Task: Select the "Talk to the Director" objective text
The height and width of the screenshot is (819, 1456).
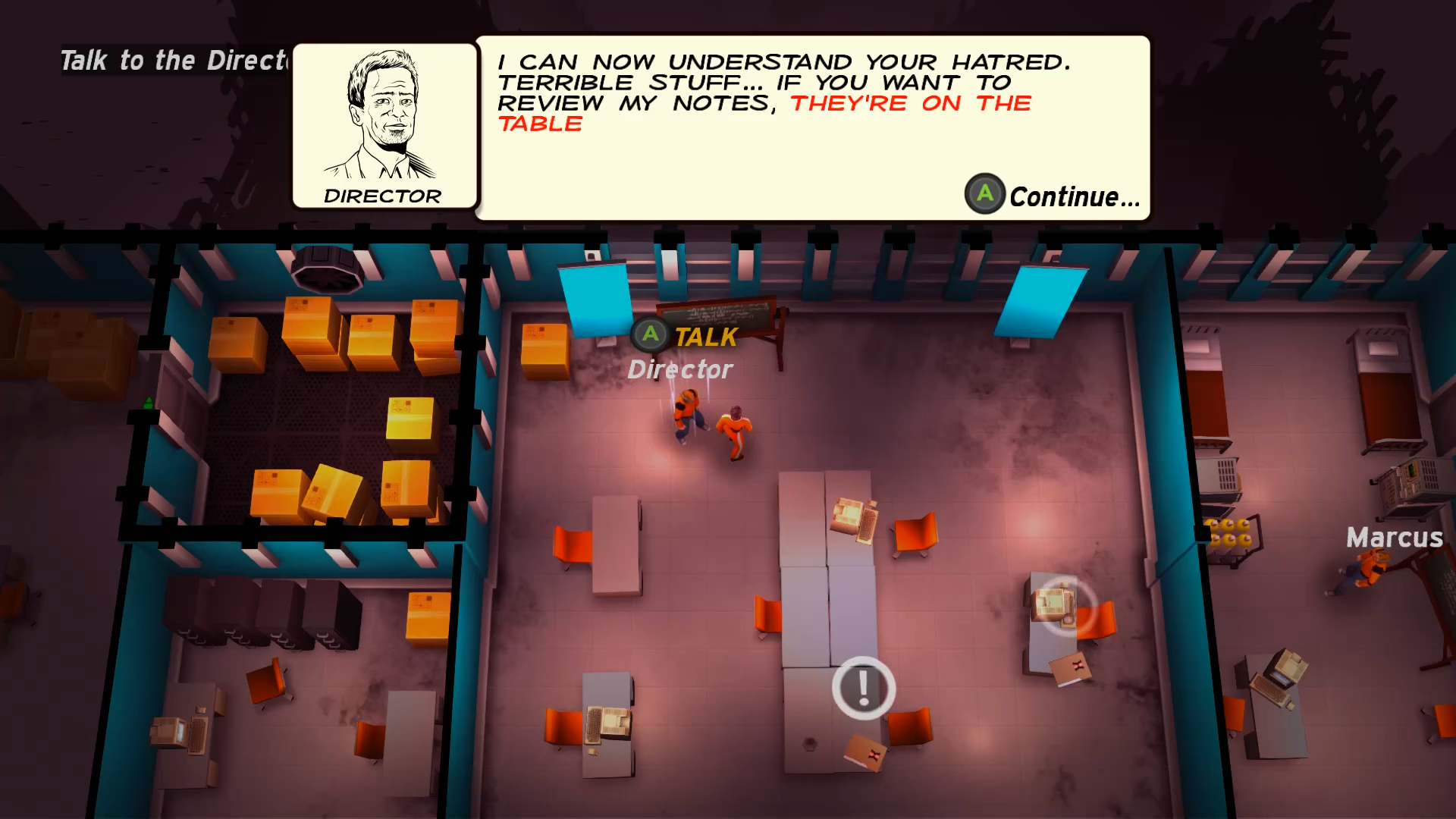Action: pyautogui.click(x=174, y=61)
